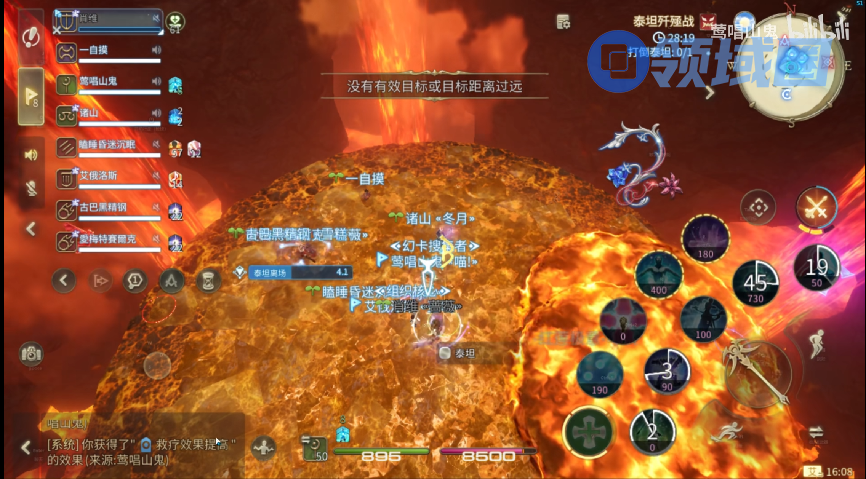The image size is (866, 479).
Task: Click the hourglass icon below party list
Action: [206, 281]
